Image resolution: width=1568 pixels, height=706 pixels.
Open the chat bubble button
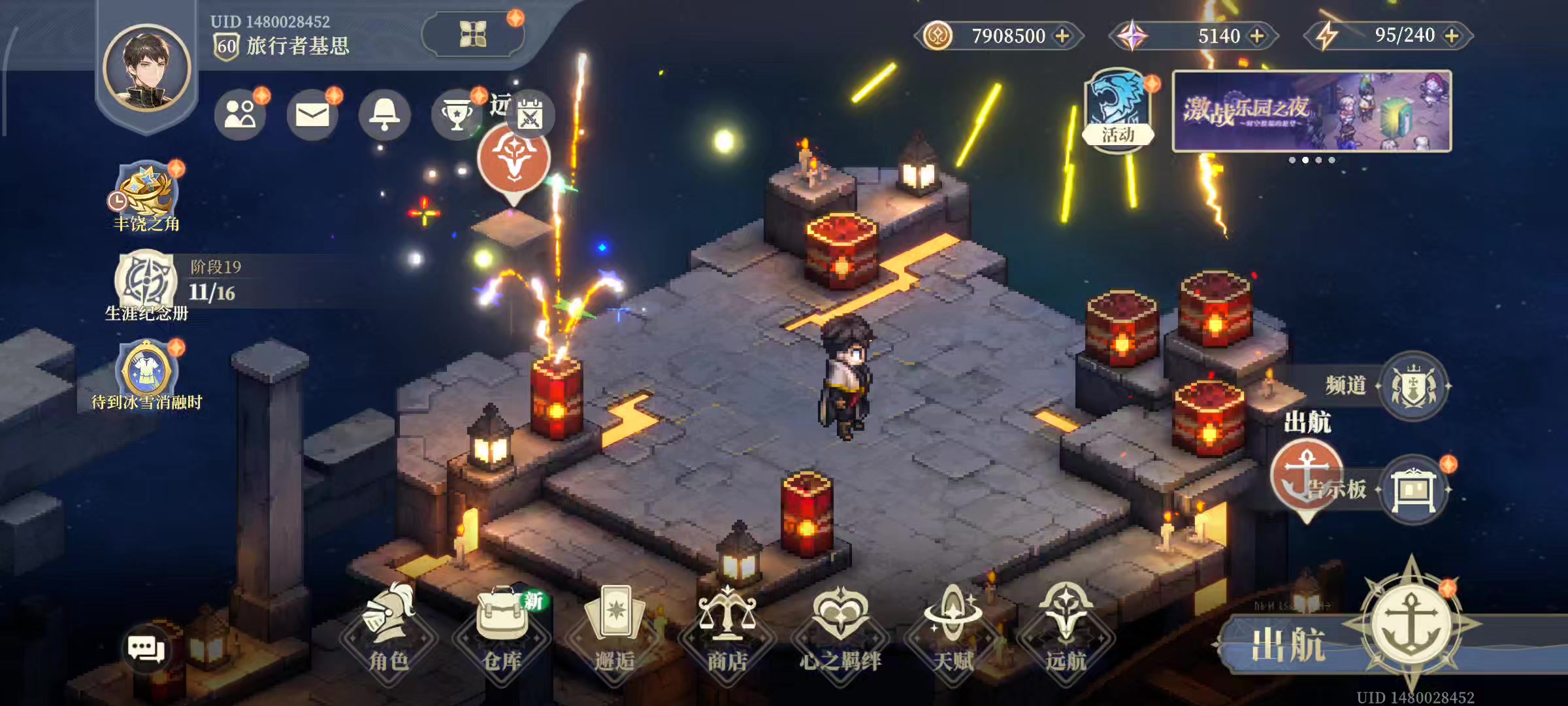[145, 648]
